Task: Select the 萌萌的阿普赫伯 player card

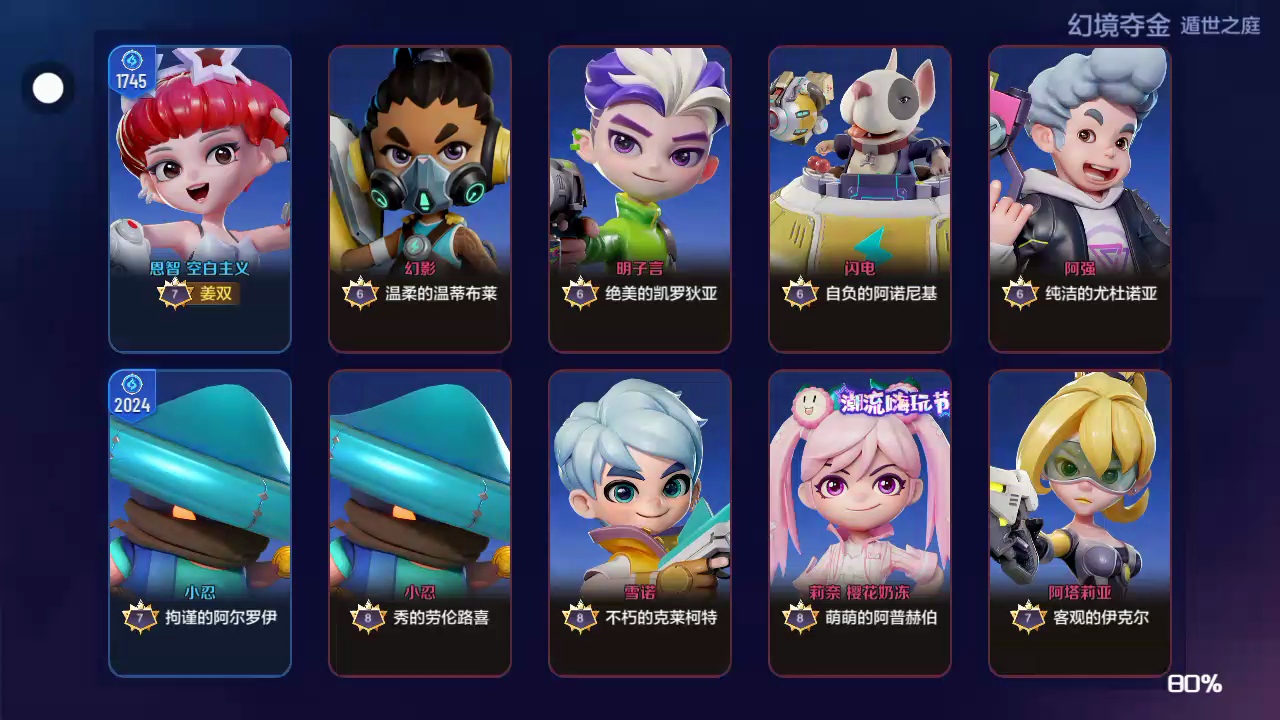Action: click(860, 523)
